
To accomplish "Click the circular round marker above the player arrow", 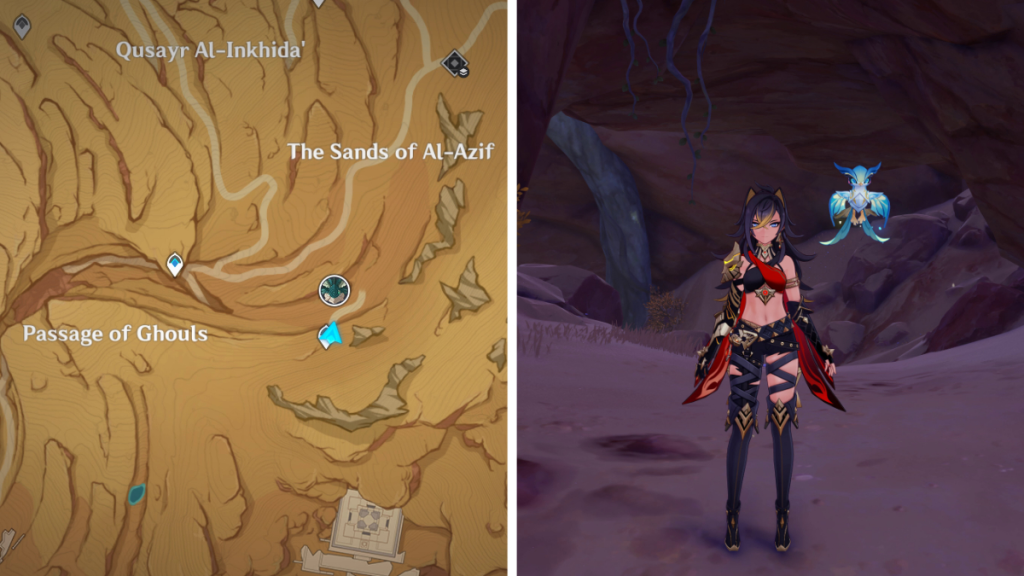I will tap(334, 291).
